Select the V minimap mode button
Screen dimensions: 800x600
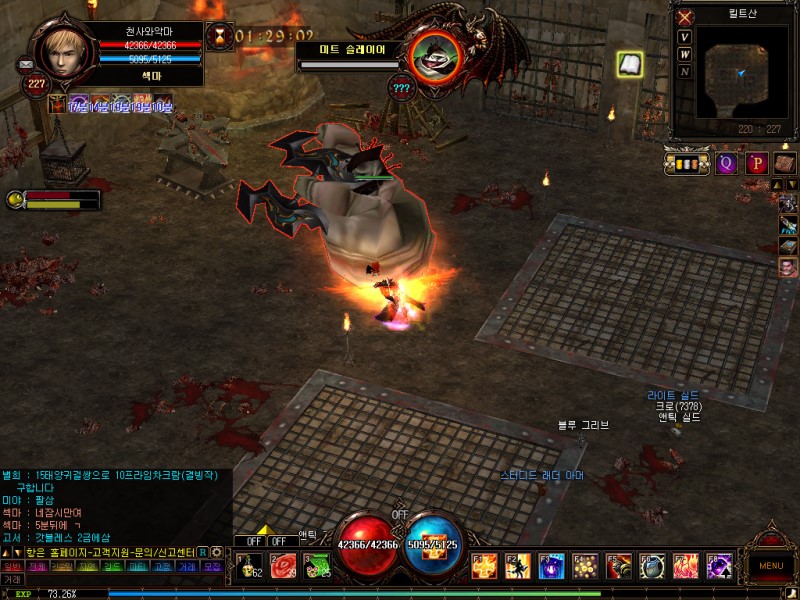point(685,38)
